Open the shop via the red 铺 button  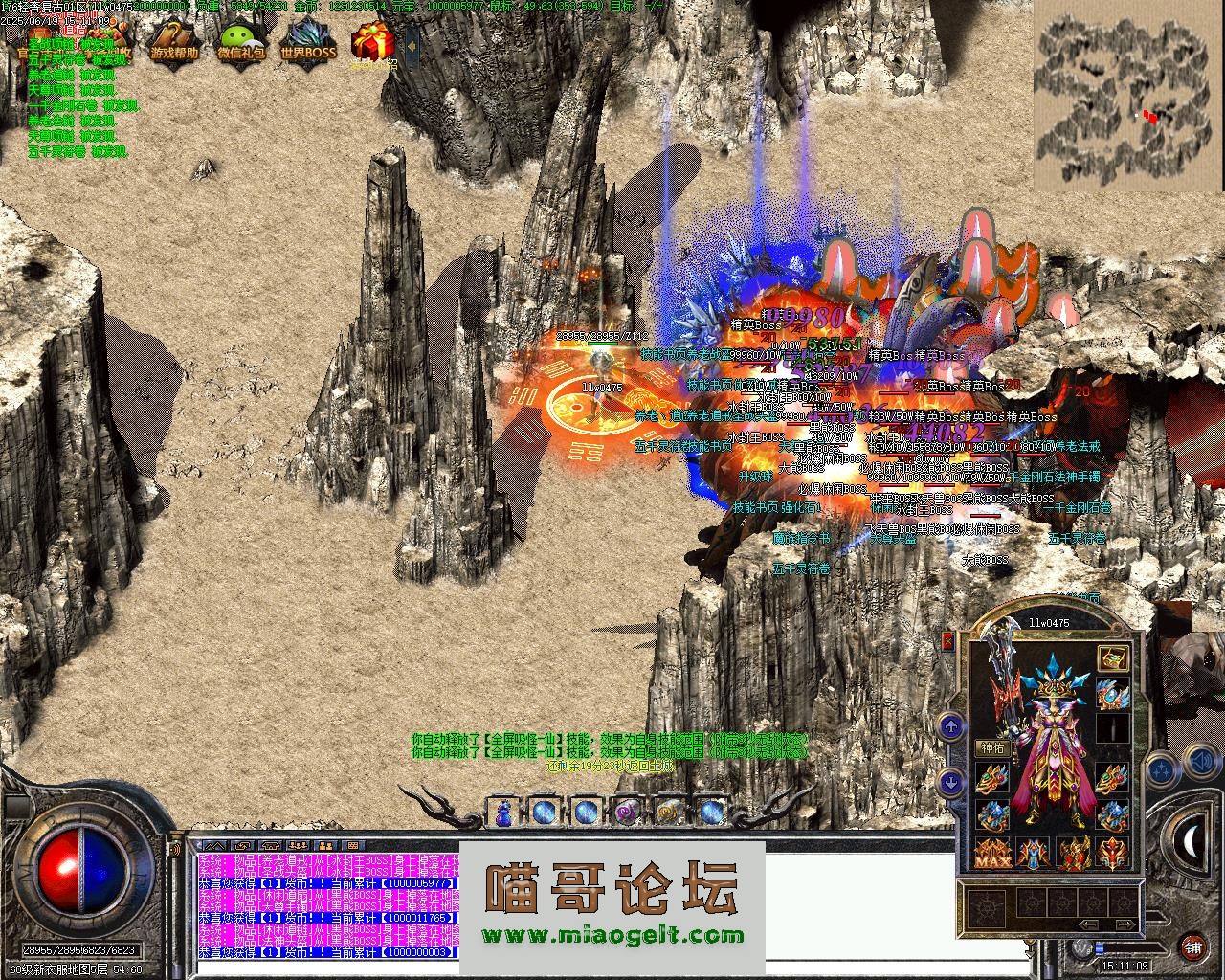click(1192, 948)
